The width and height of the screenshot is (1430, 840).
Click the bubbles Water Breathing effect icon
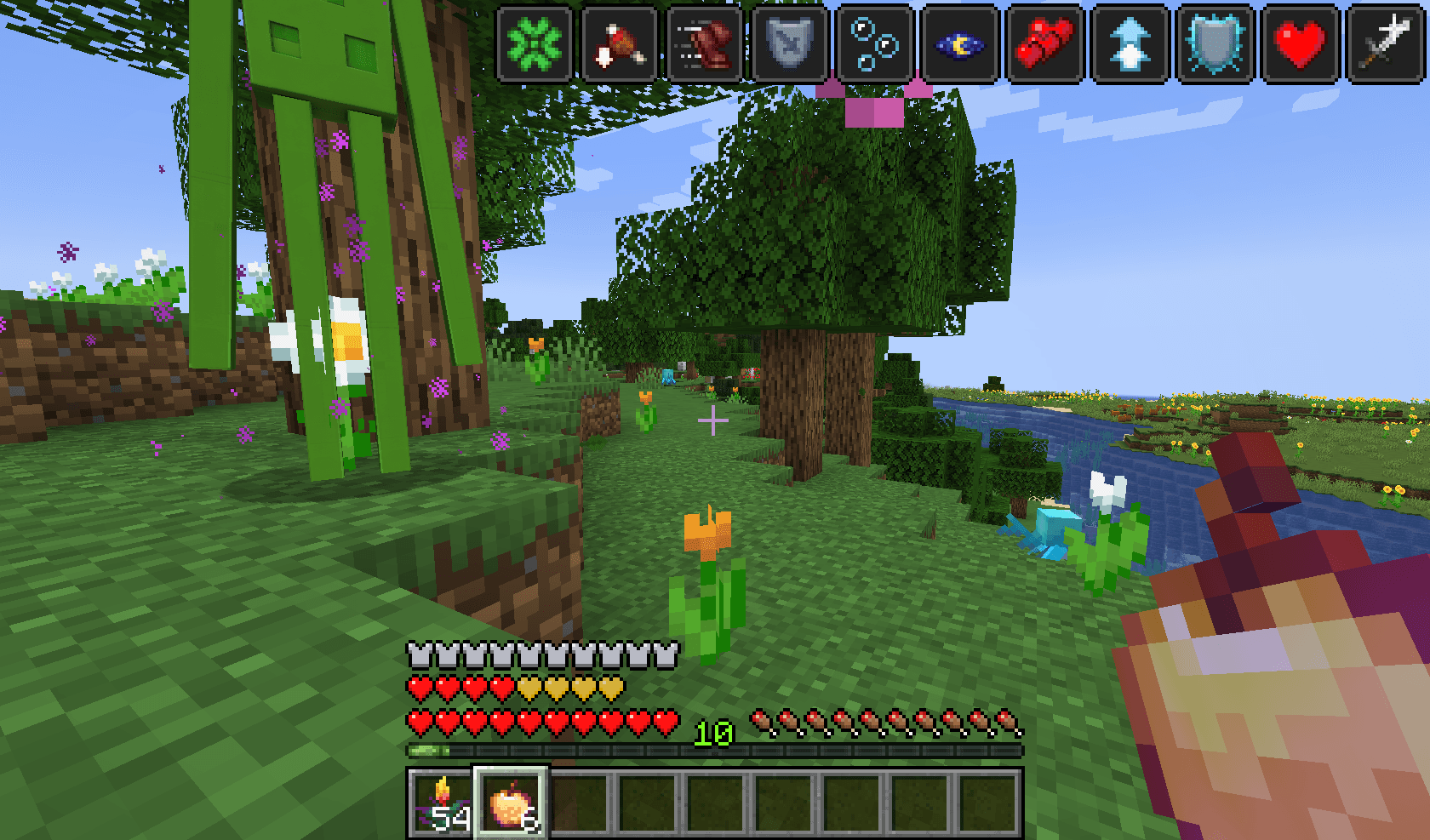click(875, 44)
